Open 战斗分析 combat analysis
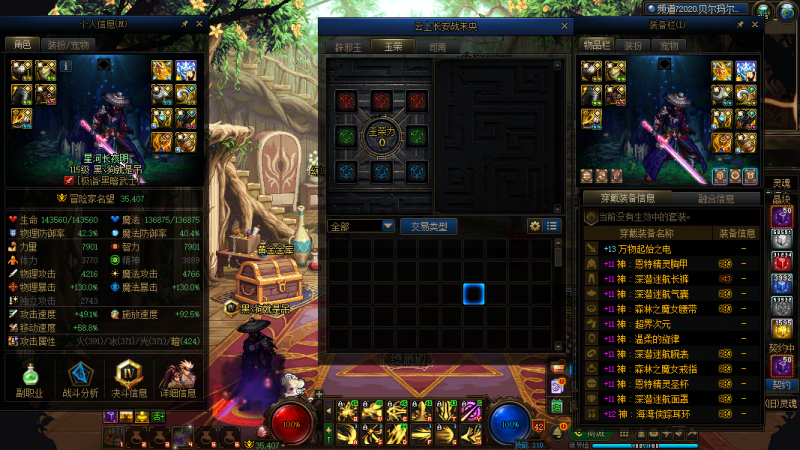Screen dimensions: 800x450 point(83,380)
